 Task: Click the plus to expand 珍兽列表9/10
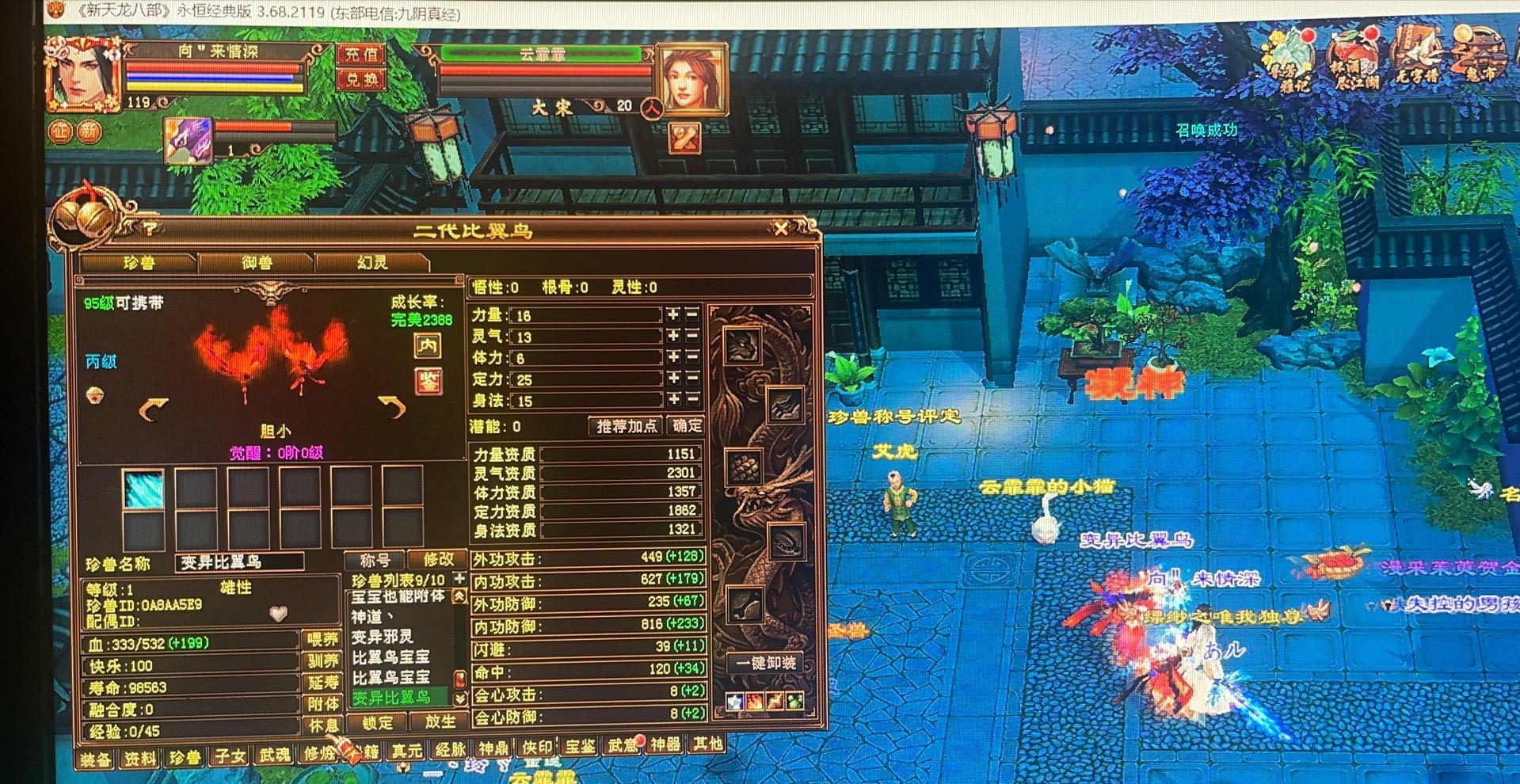(458, 579)
